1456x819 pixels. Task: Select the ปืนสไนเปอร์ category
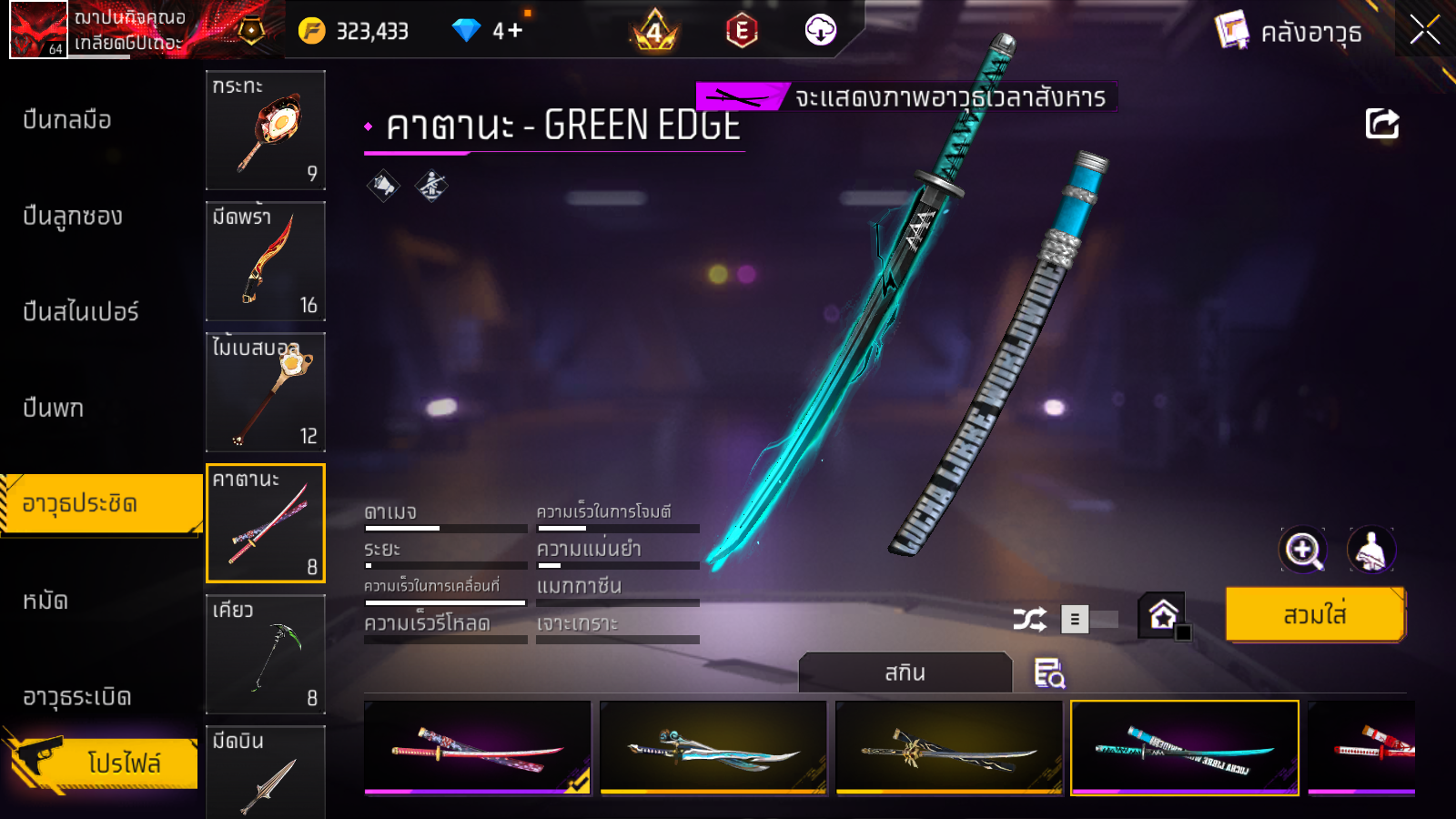81,312
